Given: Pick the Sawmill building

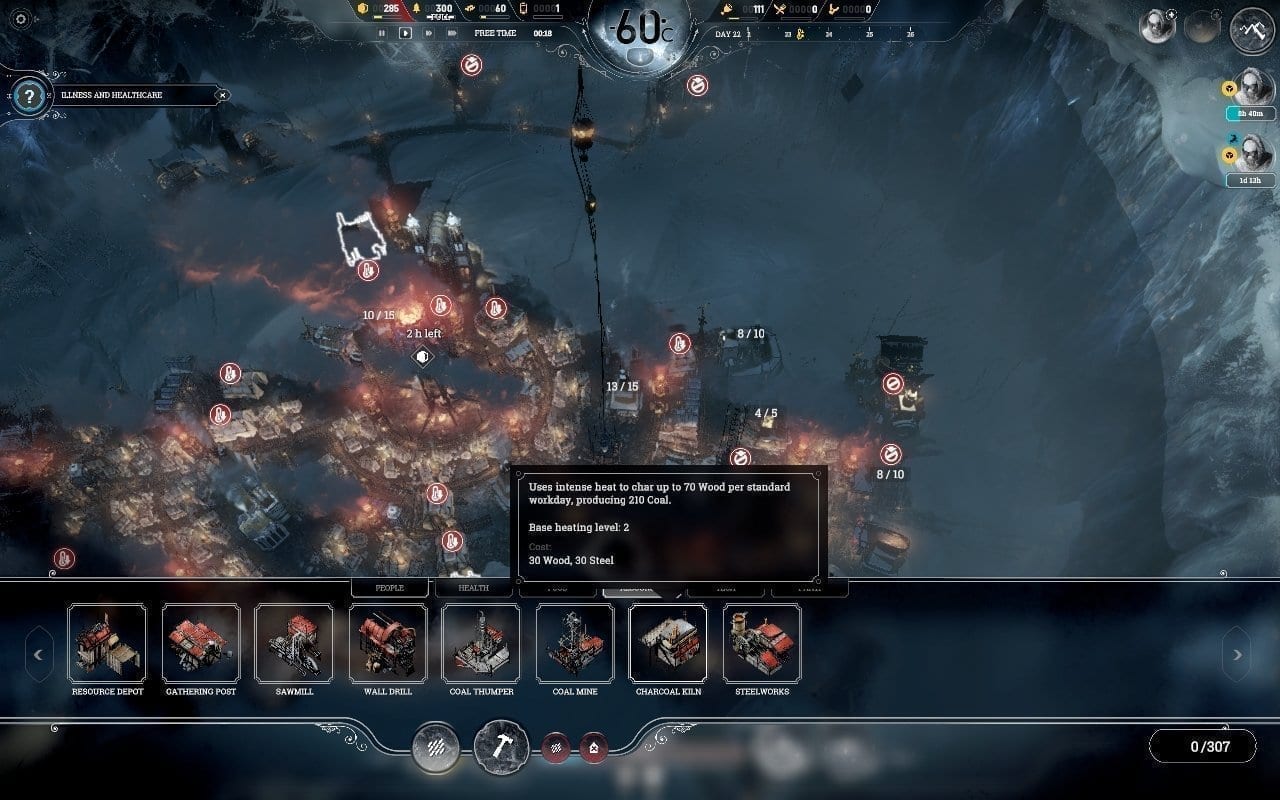Looking at the screenshot, I should pos(294,643).
